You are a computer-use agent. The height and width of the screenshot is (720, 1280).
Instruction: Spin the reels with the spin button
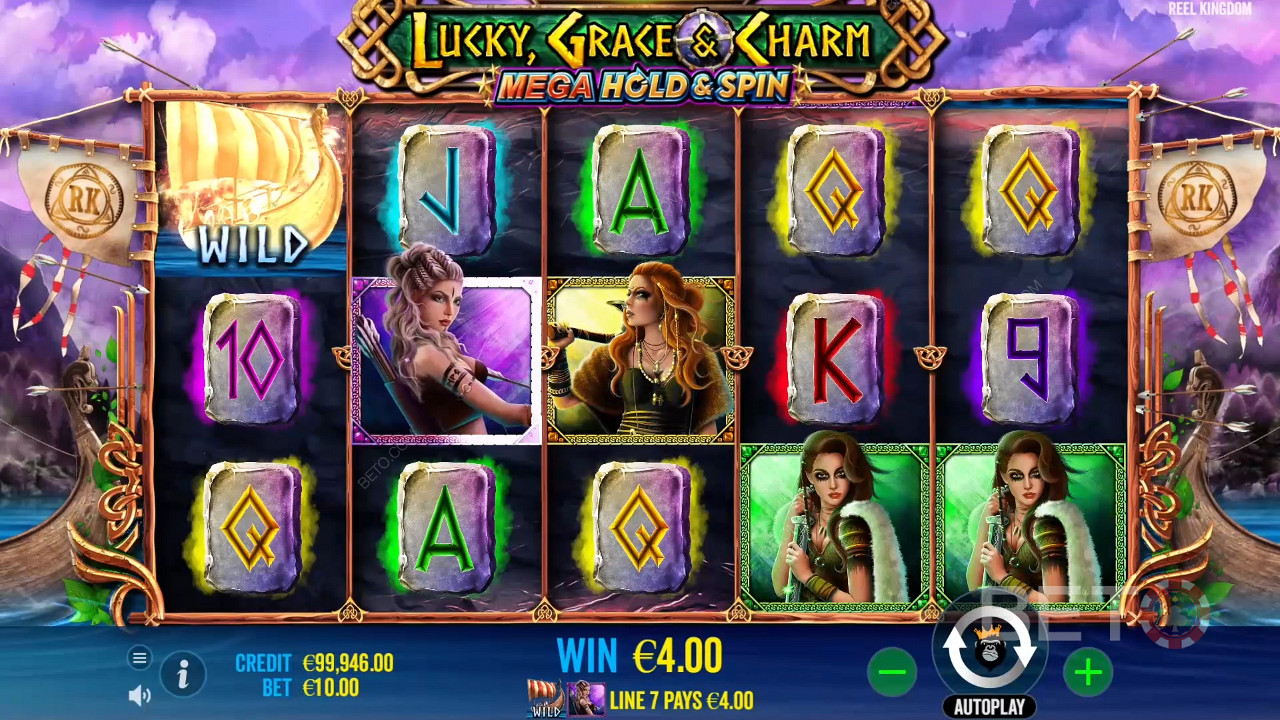click(x=989, y=650)
